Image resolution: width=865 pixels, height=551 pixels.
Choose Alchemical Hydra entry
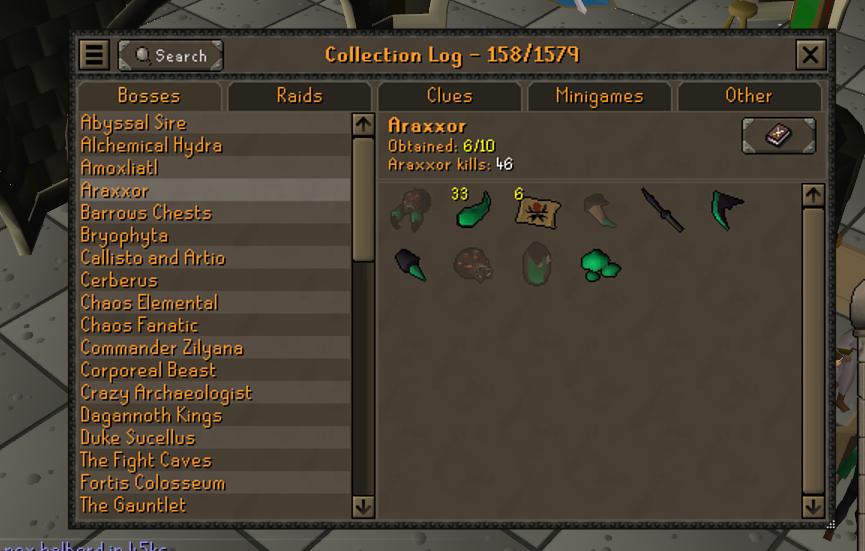pyautogui.click(x=151, y=145)
